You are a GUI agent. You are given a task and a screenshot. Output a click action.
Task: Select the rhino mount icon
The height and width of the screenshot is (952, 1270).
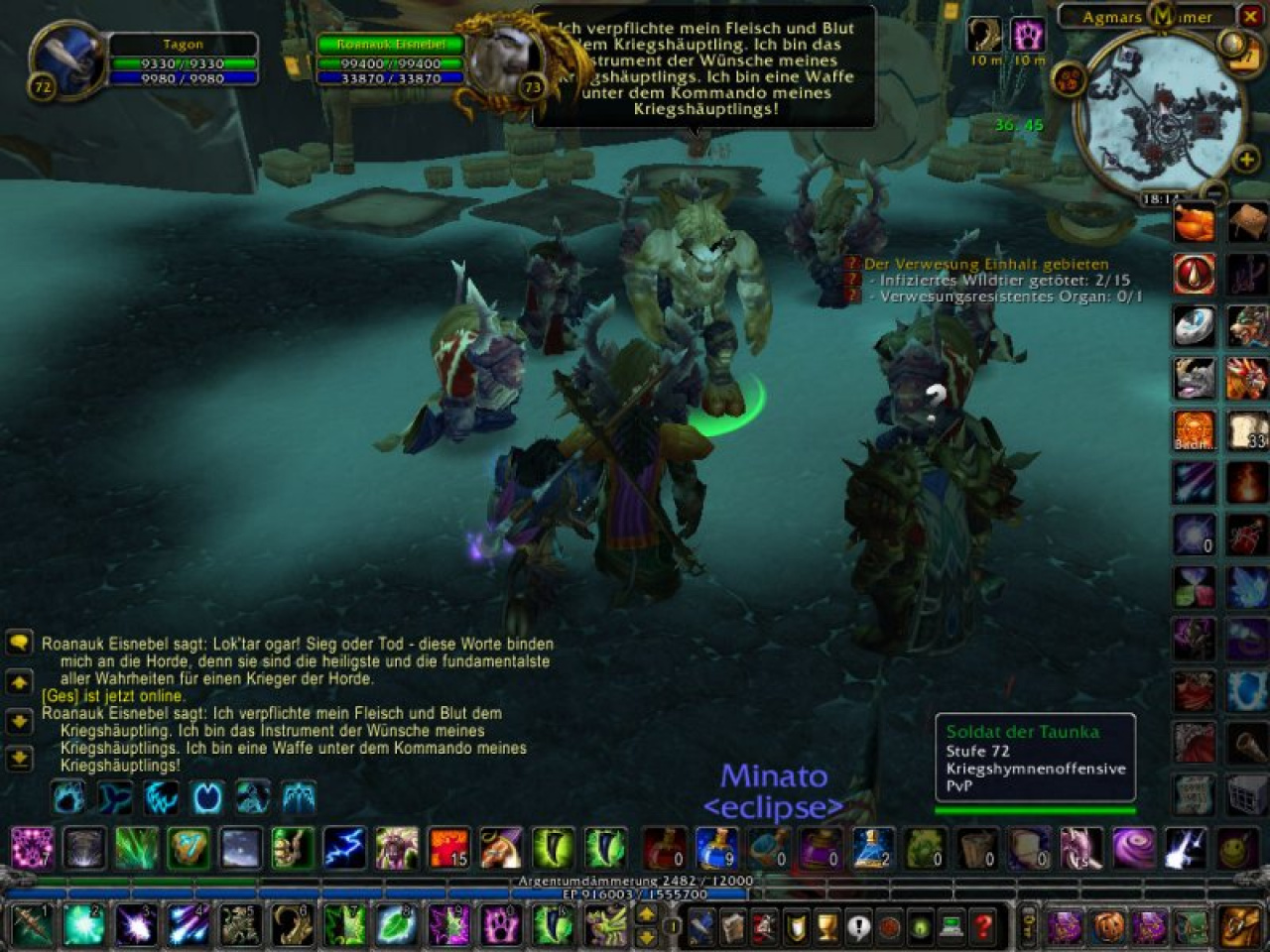tap(1194, 378)
